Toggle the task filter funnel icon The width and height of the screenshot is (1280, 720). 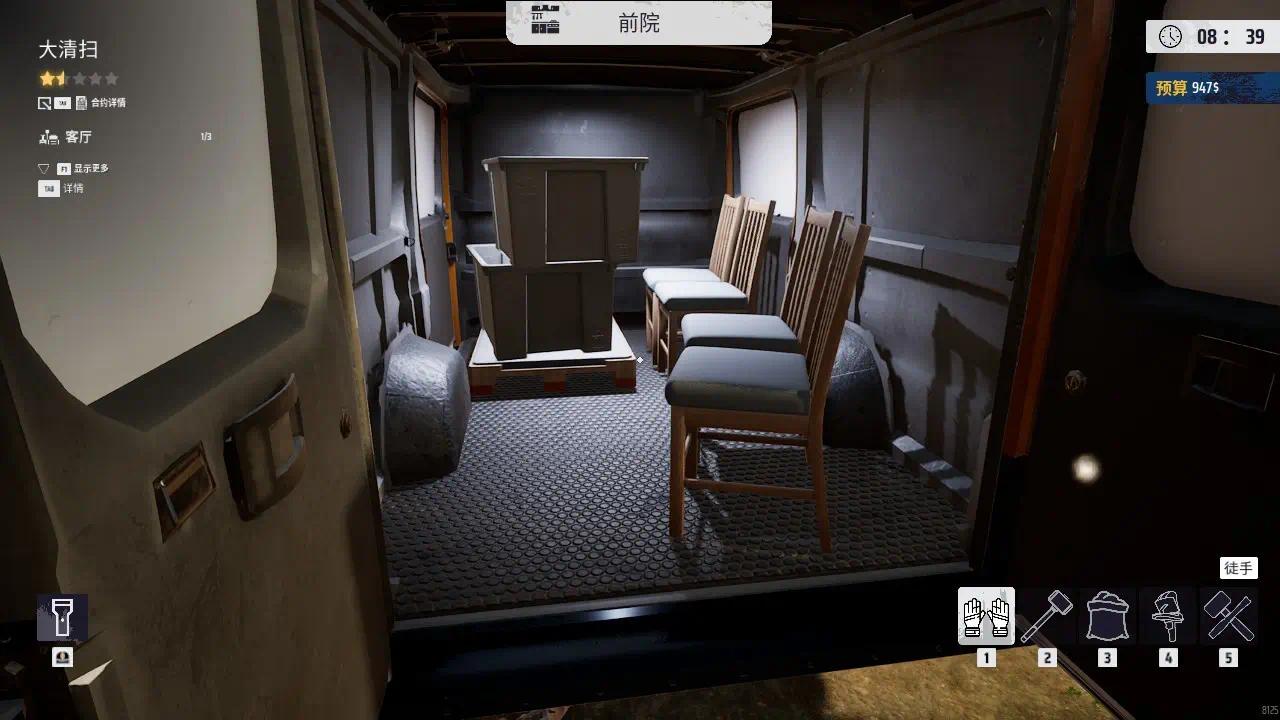click(43, 168)
